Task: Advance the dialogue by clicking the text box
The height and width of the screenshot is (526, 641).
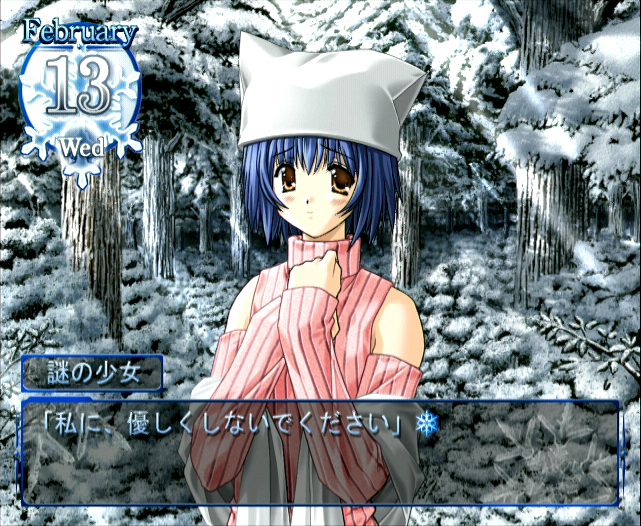Action: (320, 455)
